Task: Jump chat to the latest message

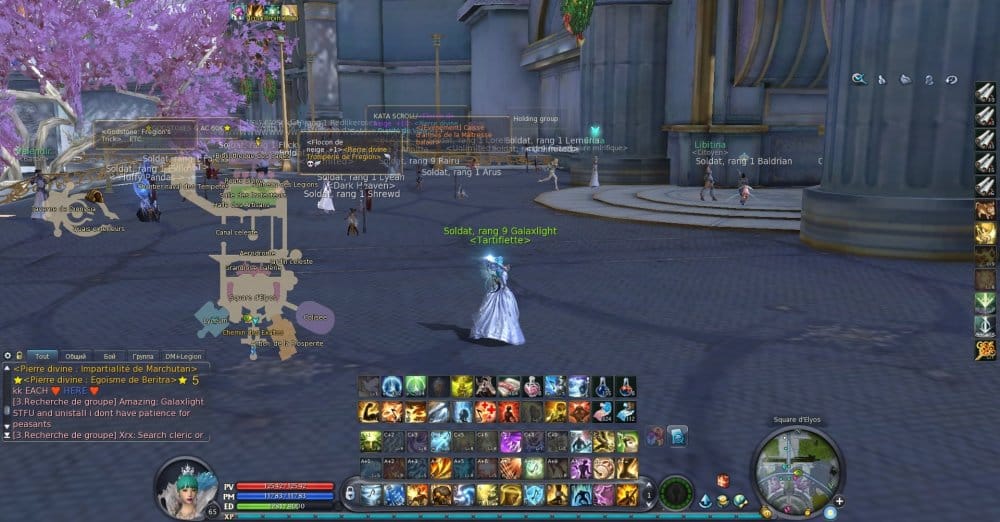Action: 7,436
